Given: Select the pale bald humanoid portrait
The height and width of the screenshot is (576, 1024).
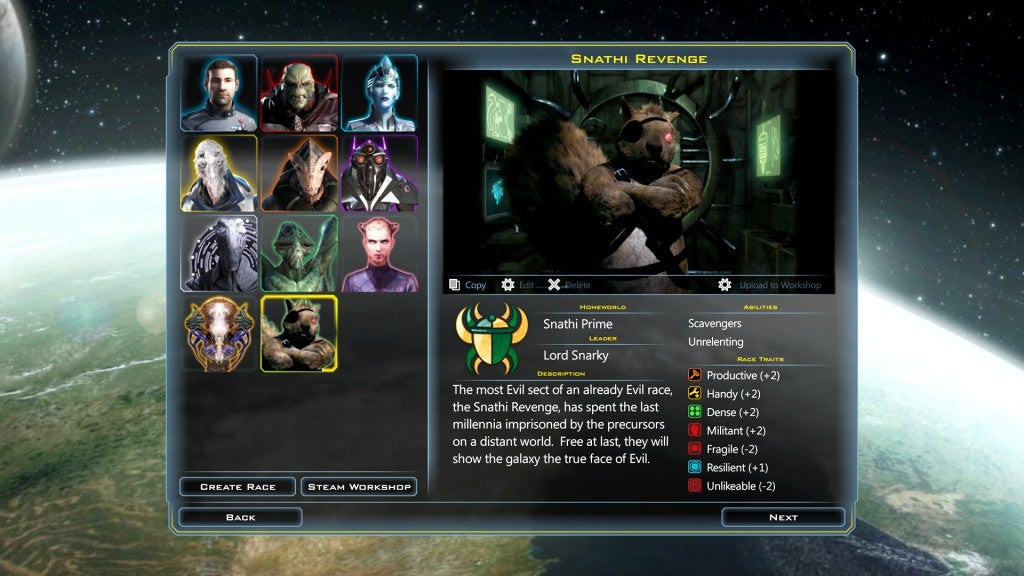Looking at the screenshot, I should point(380,253).
